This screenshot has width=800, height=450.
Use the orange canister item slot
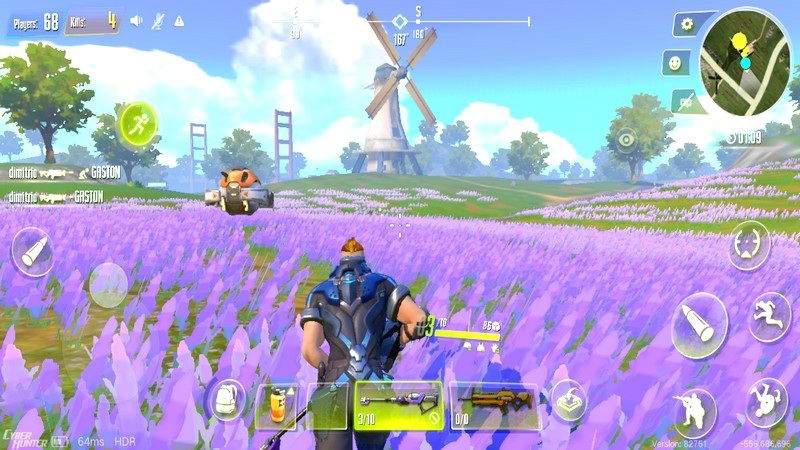(276, 406)
